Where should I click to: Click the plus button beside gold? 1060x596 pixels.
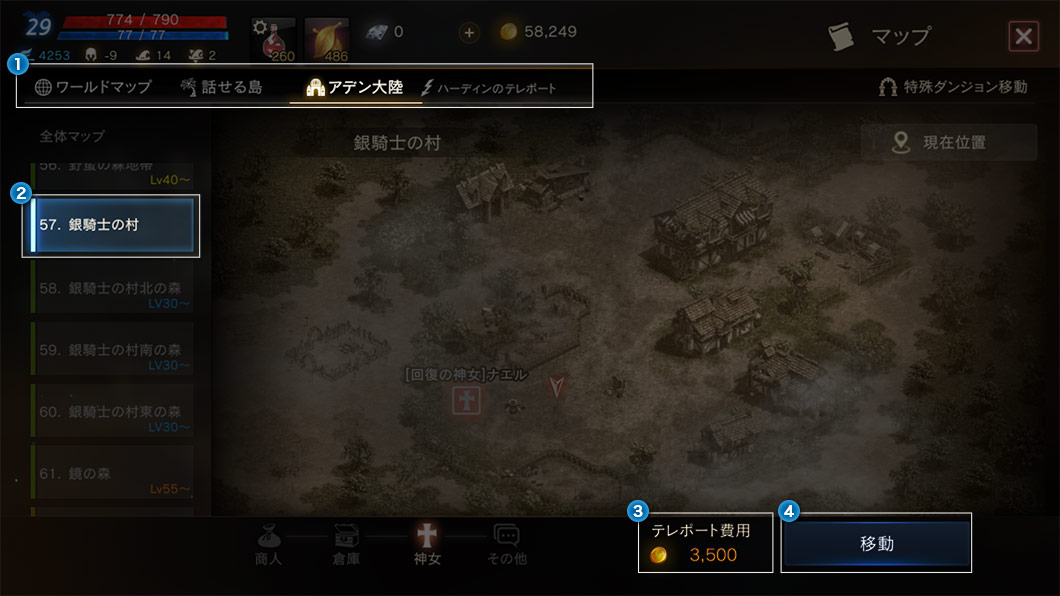pos(469,33)
